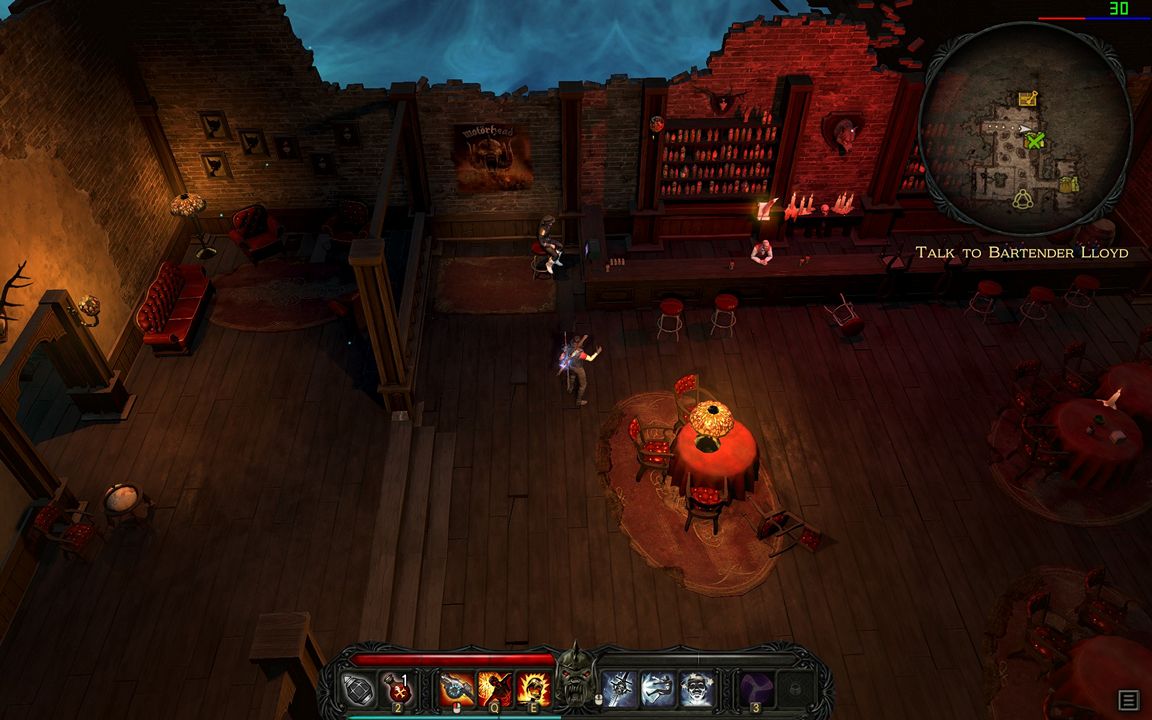Use the purple swirl item in slot 3
1152x720 pixels.
pos(756,689)
